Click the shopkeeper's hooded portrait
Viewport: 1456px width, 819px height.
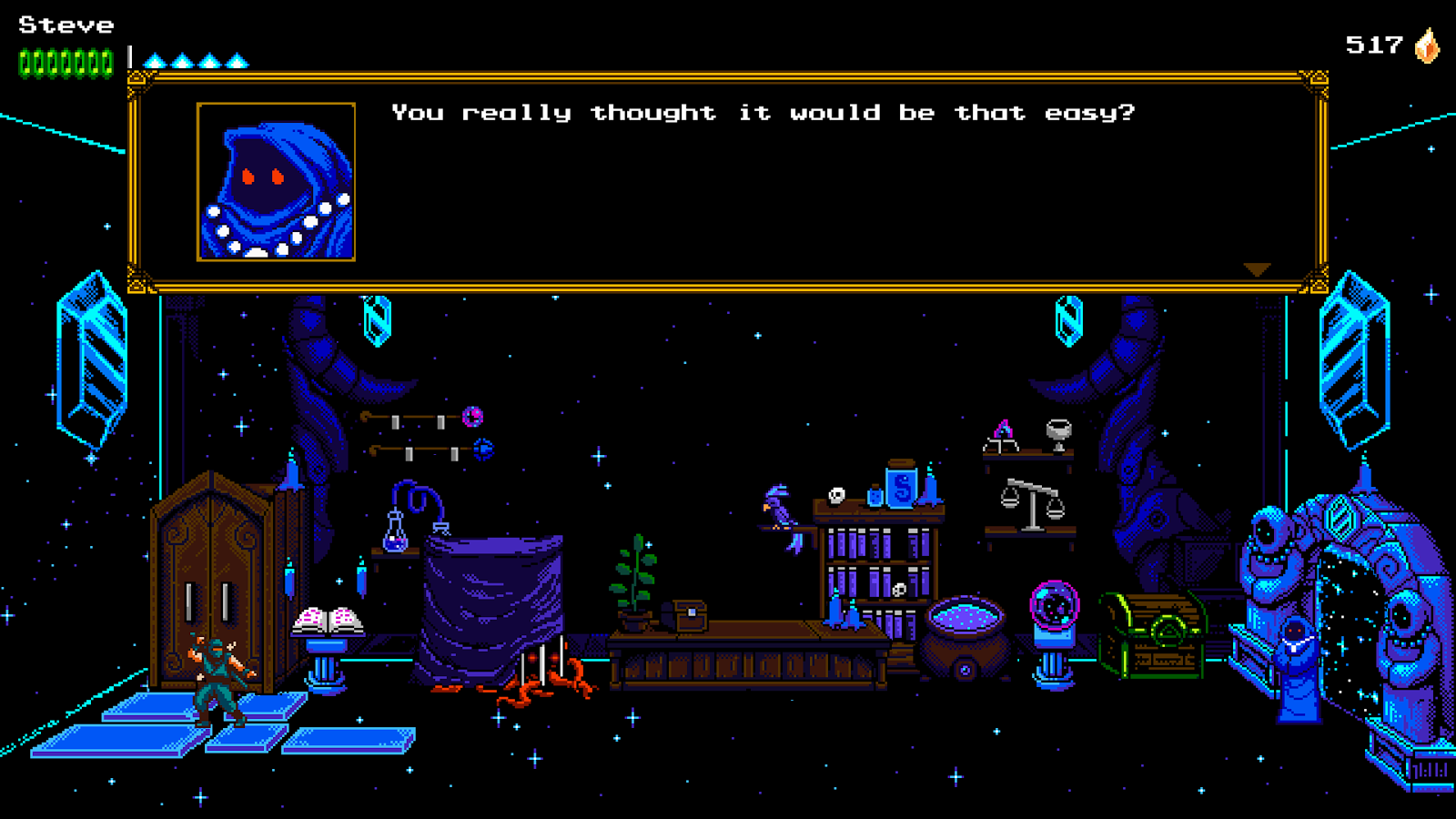276,182
